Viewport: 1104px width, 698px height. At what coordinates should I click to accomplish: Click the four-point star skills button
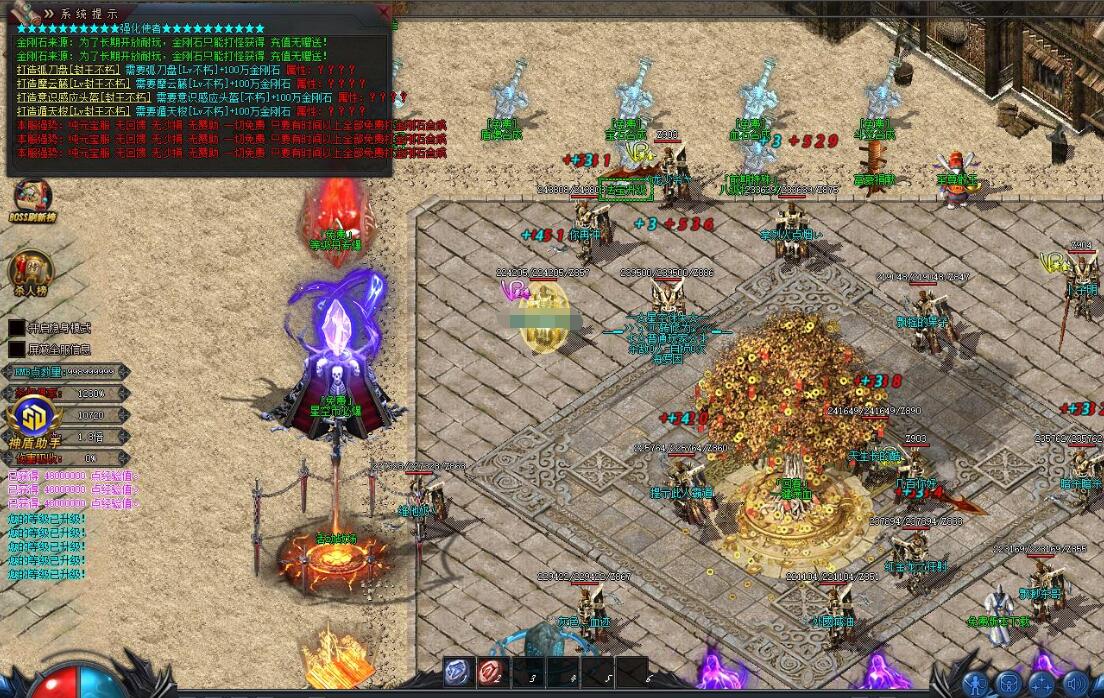[x=1042, y=684]
